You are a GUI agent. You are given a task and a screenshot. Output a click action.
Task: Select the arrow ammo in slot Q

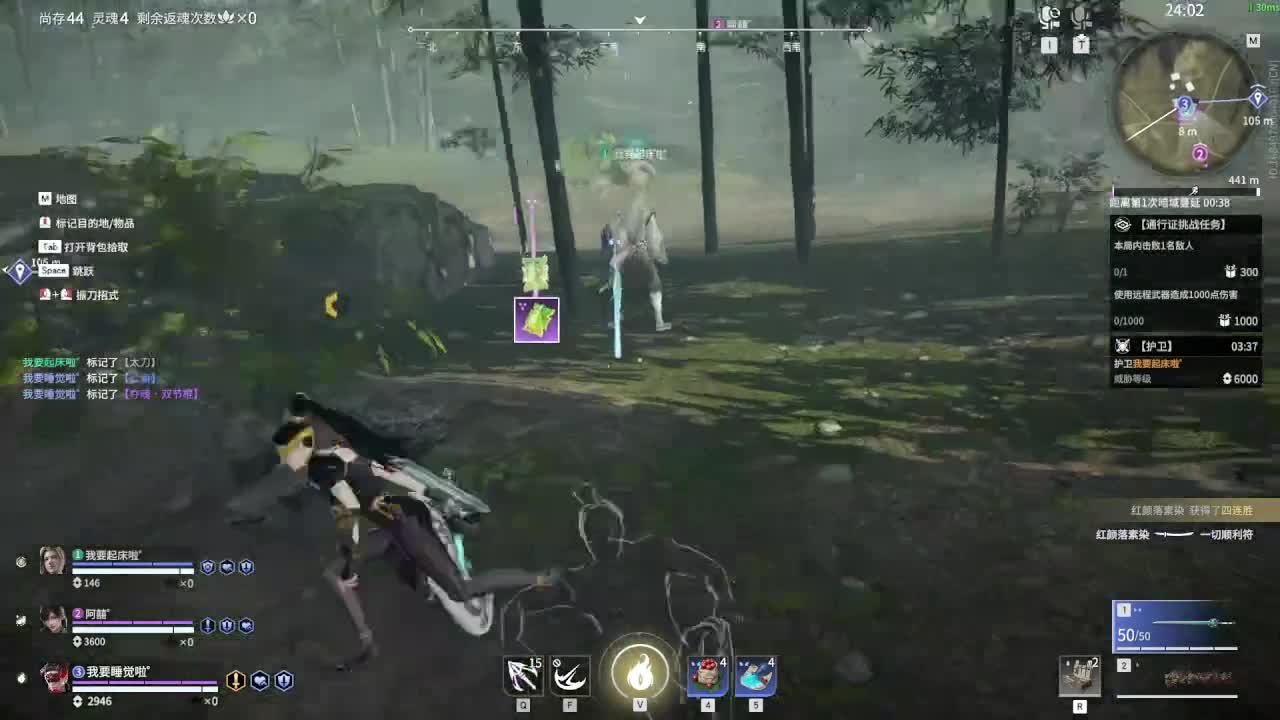pos(521,675)
